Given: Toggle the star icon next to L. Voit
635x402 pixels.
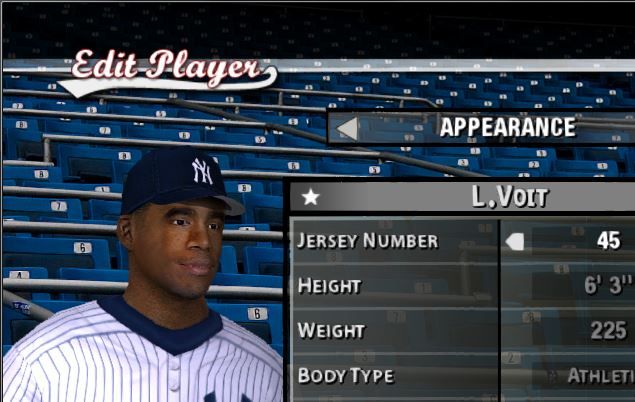Looking at the screenshot, I should tap(311, 197).
